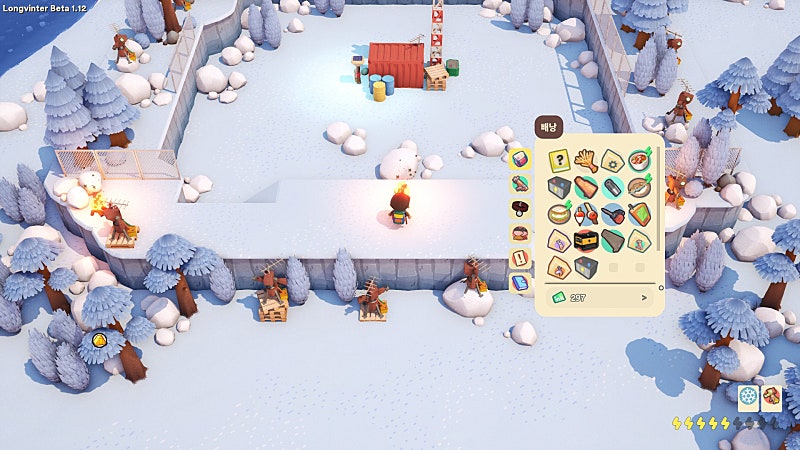Select the black and yellow generator item
800x450 pixels.
point(586,241)
